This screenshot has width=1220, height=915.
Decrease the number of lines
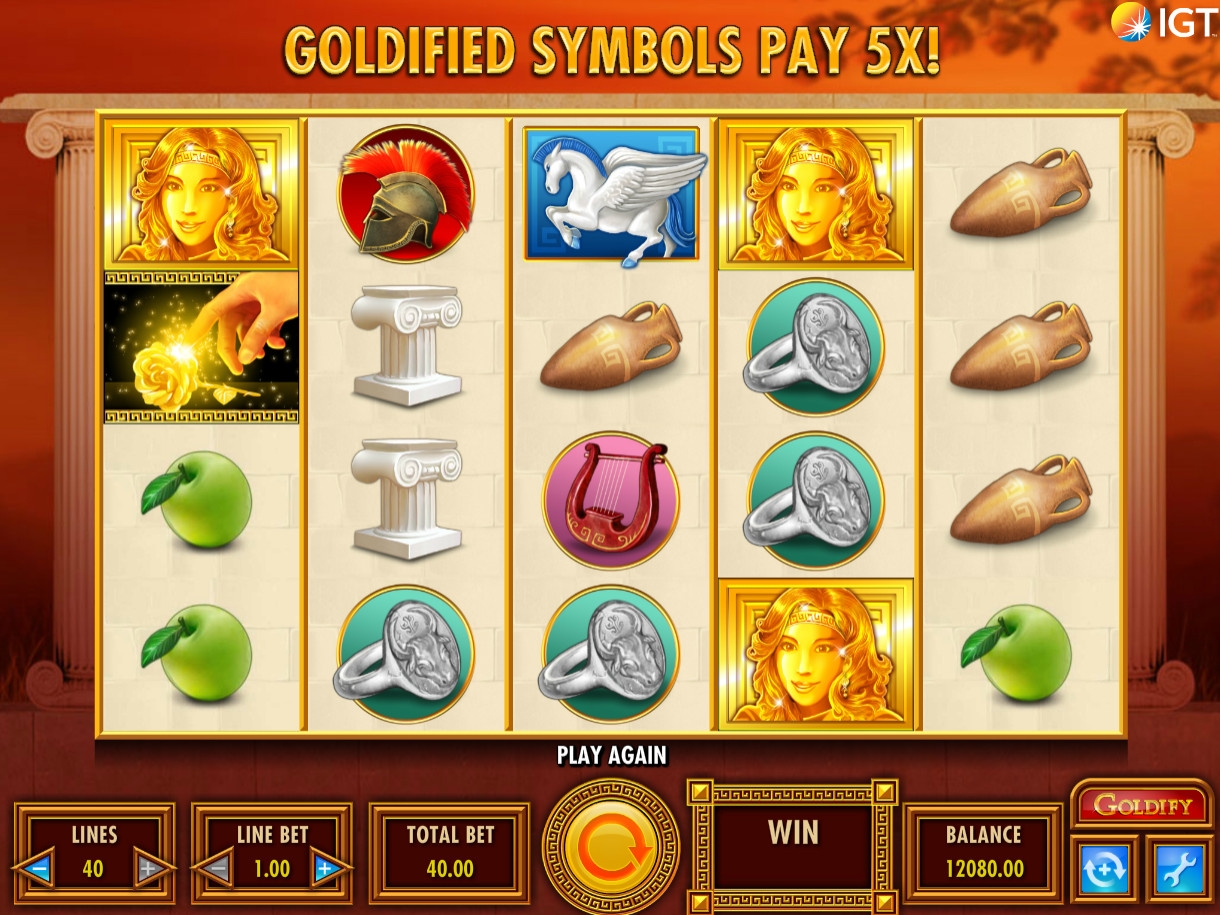(x=40, y=868)
